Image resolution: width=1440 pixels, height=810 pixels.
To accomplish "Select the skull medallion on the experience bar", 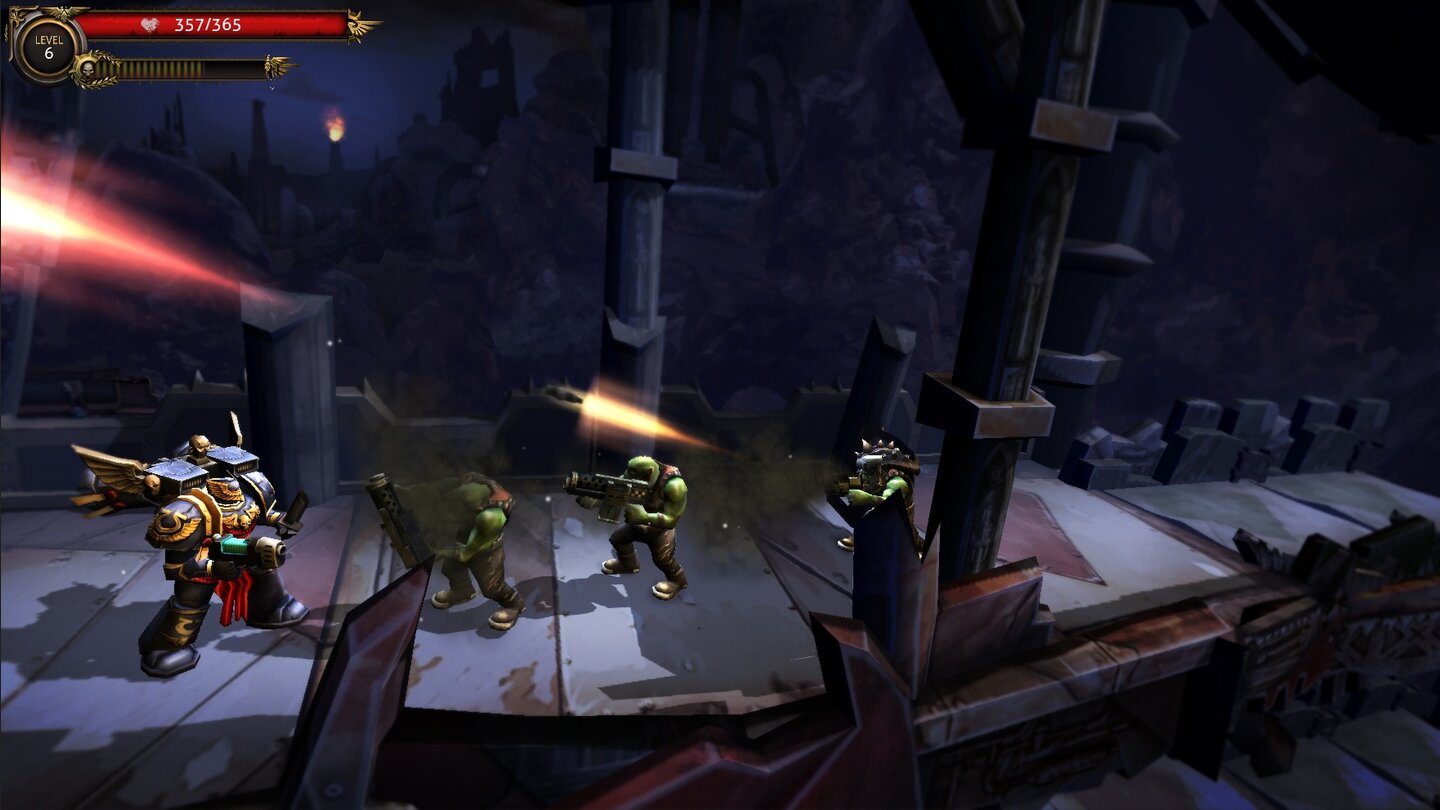I will [x=88, y=69].
